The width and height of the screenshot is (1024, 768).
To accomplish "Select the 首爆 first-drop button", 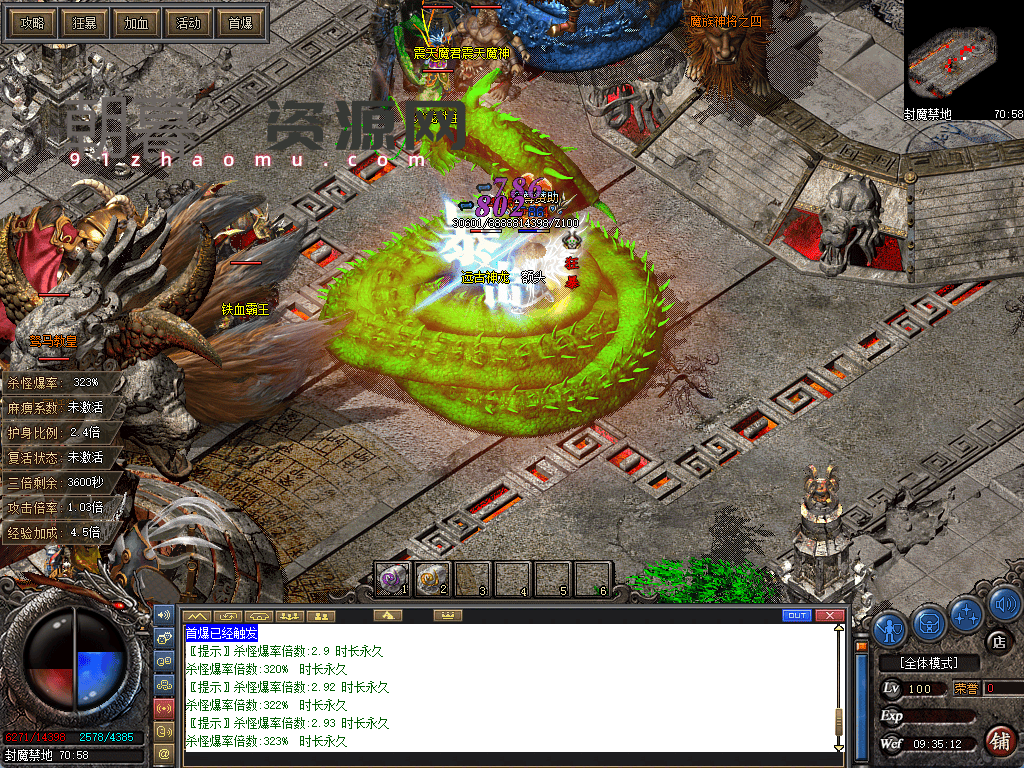I will tap(240, 23).
